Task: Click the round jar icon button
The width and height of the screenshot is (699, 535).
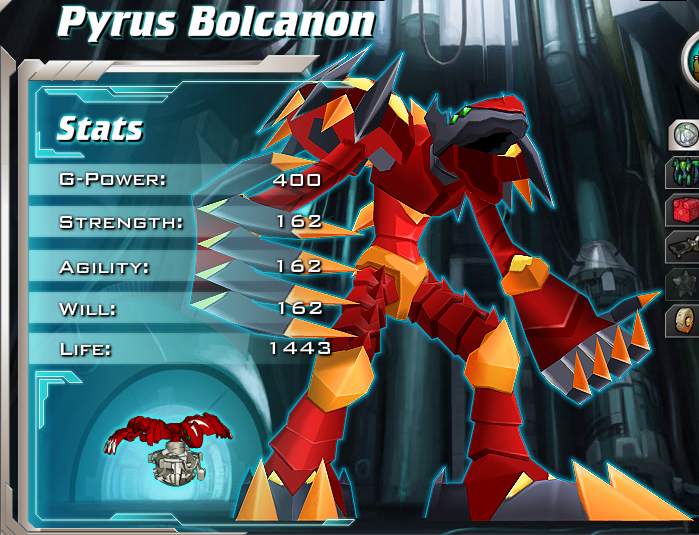Action: tap(691, 62)
